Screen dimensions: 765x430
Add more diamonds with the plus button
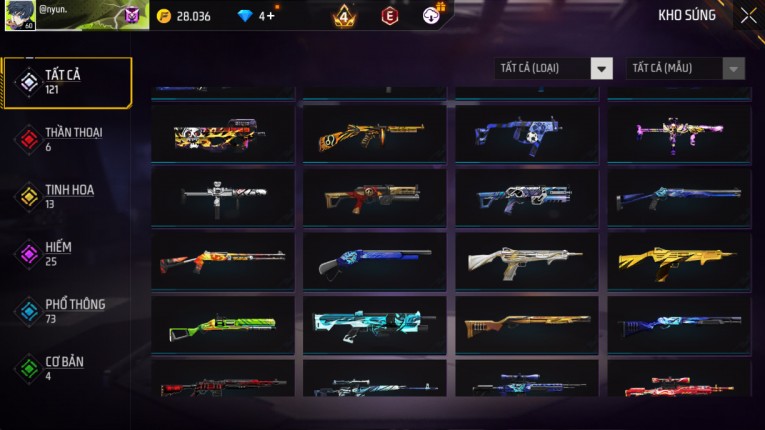click(x=271, y=16)
